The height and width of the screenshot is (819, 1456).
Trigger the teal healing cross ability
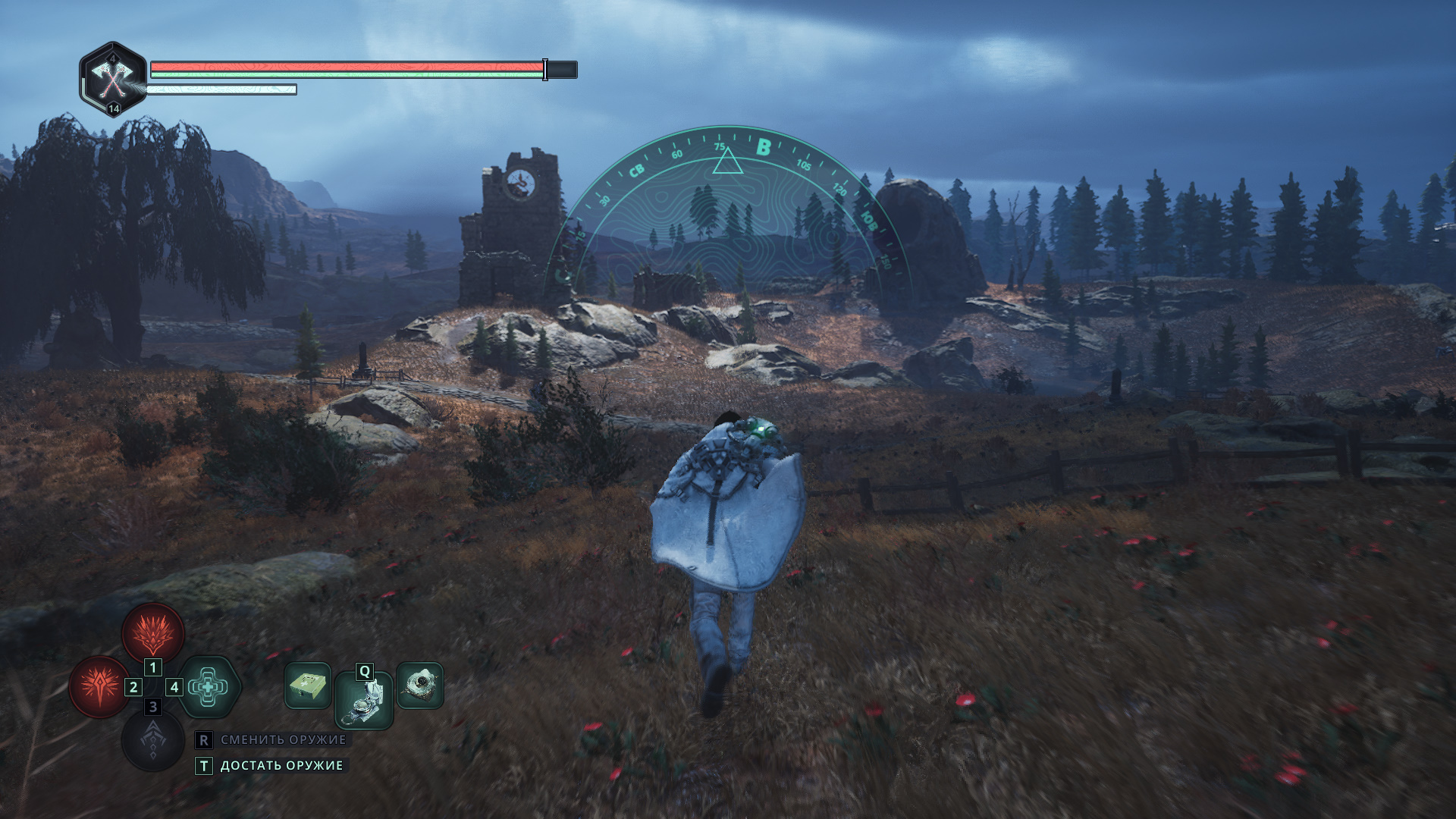click(209, 687)
